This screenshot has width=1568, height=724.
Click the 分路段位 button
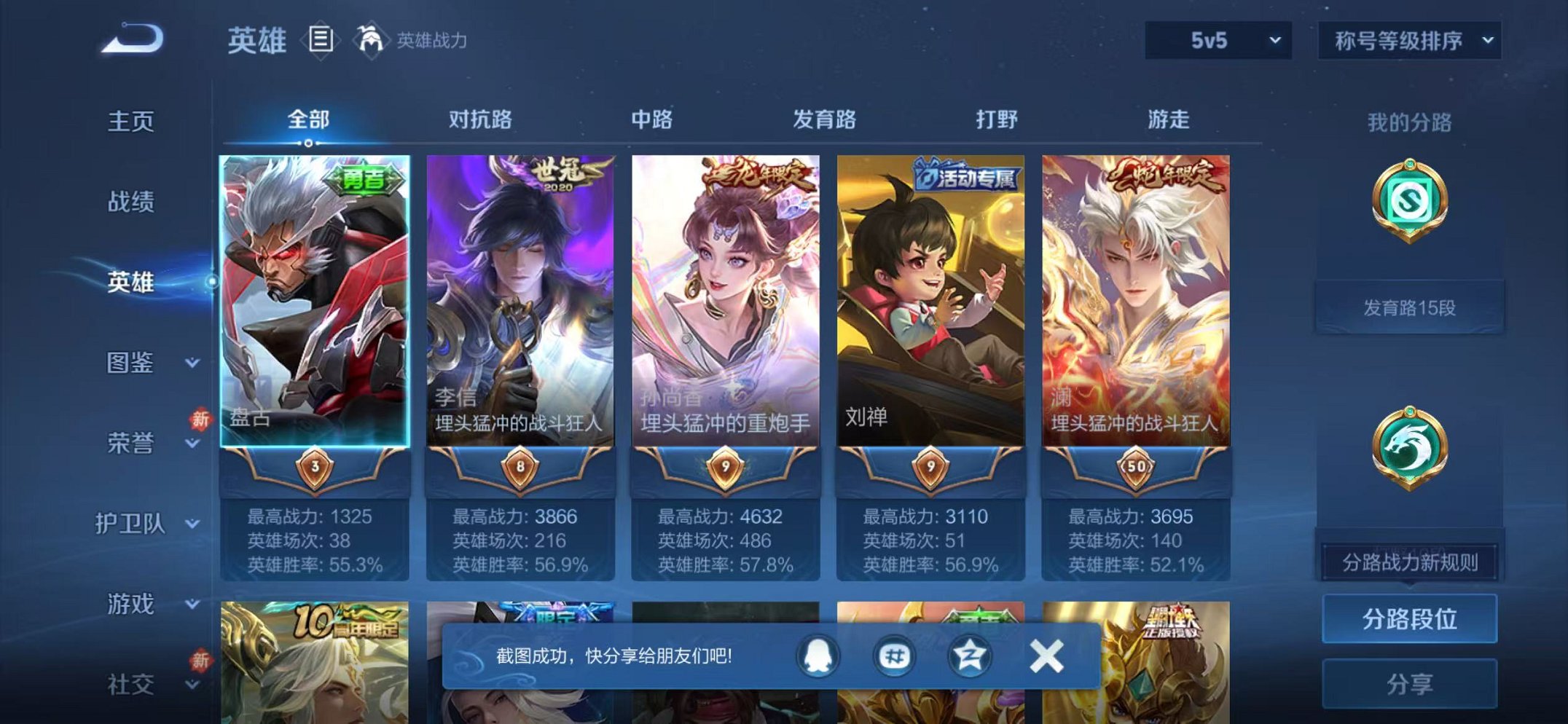click(1409, 618)
